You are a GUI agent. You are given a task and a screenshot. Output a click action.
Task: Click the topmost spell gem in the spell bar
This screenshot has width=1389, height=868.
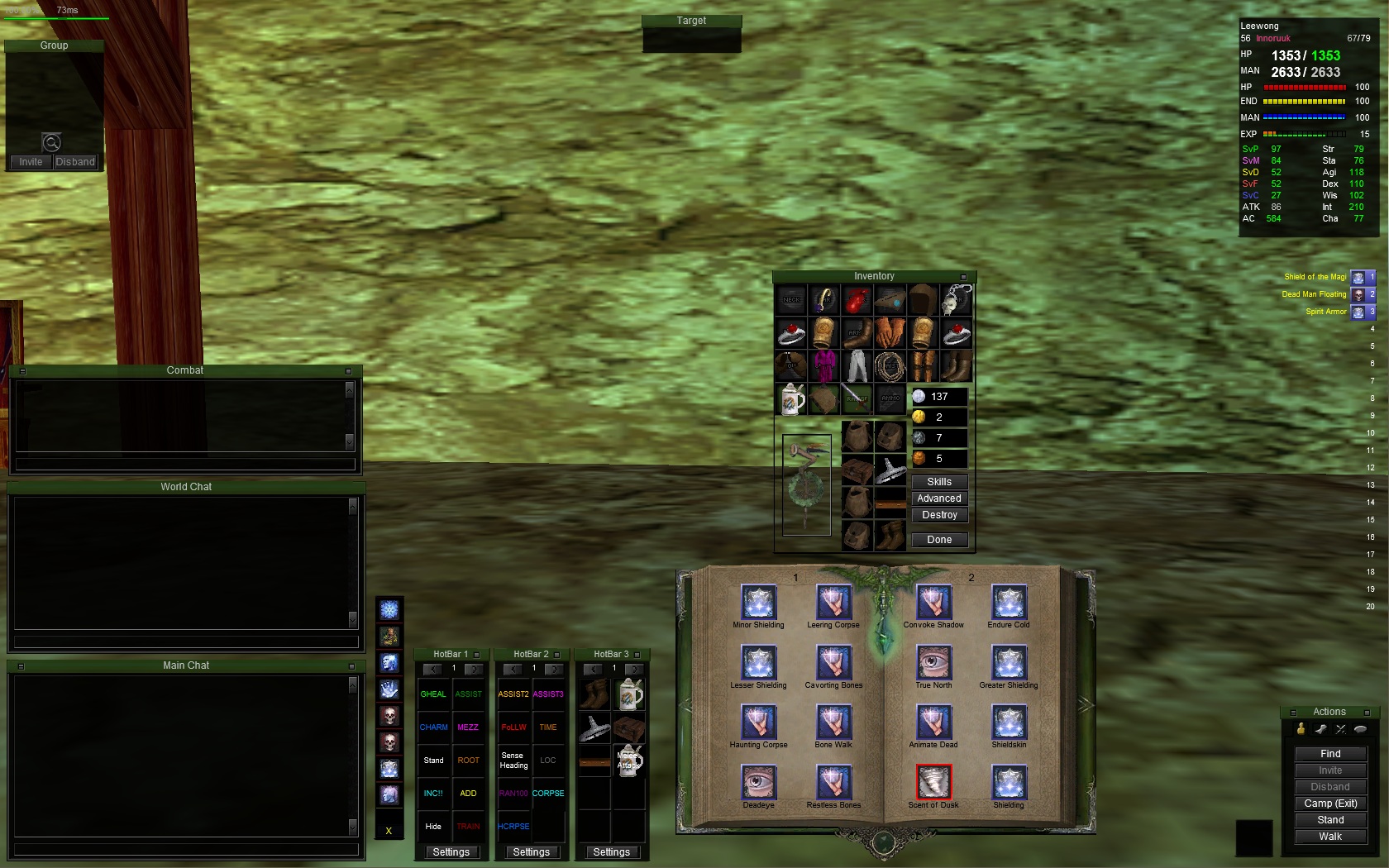pos(389,609)
